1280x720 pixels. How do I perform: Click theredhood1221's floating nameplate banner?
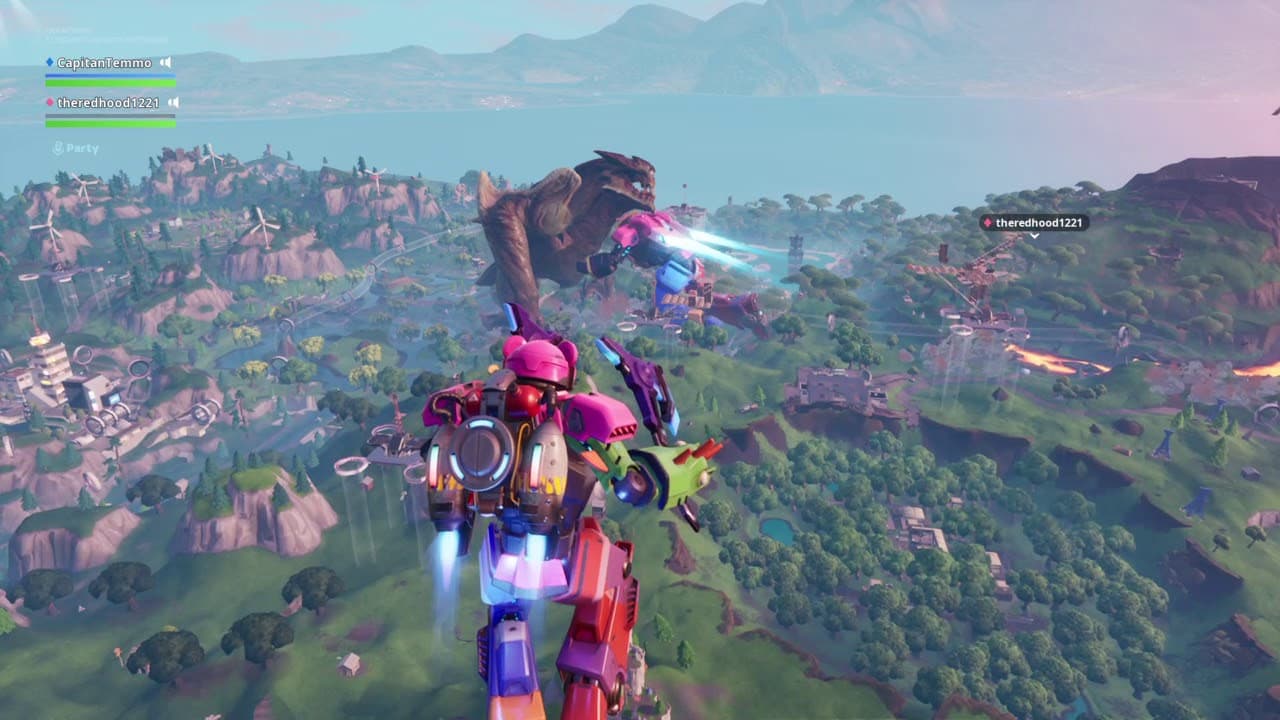click(x=1038, y=223)
